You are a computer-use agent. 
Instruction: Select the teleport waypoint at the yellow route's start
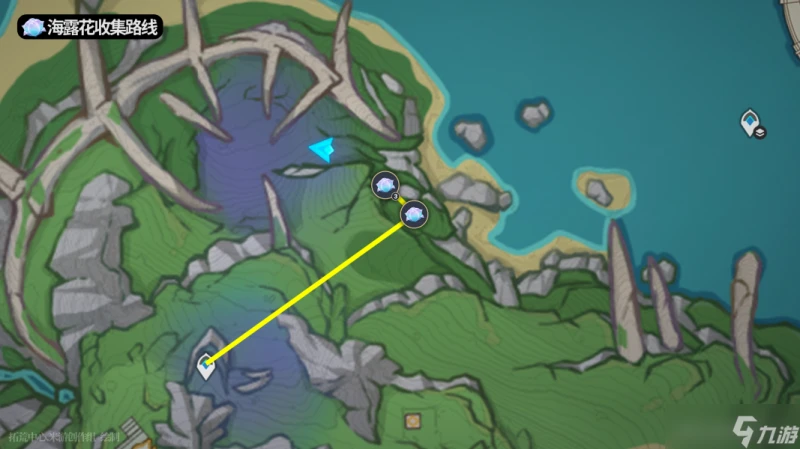208,365
